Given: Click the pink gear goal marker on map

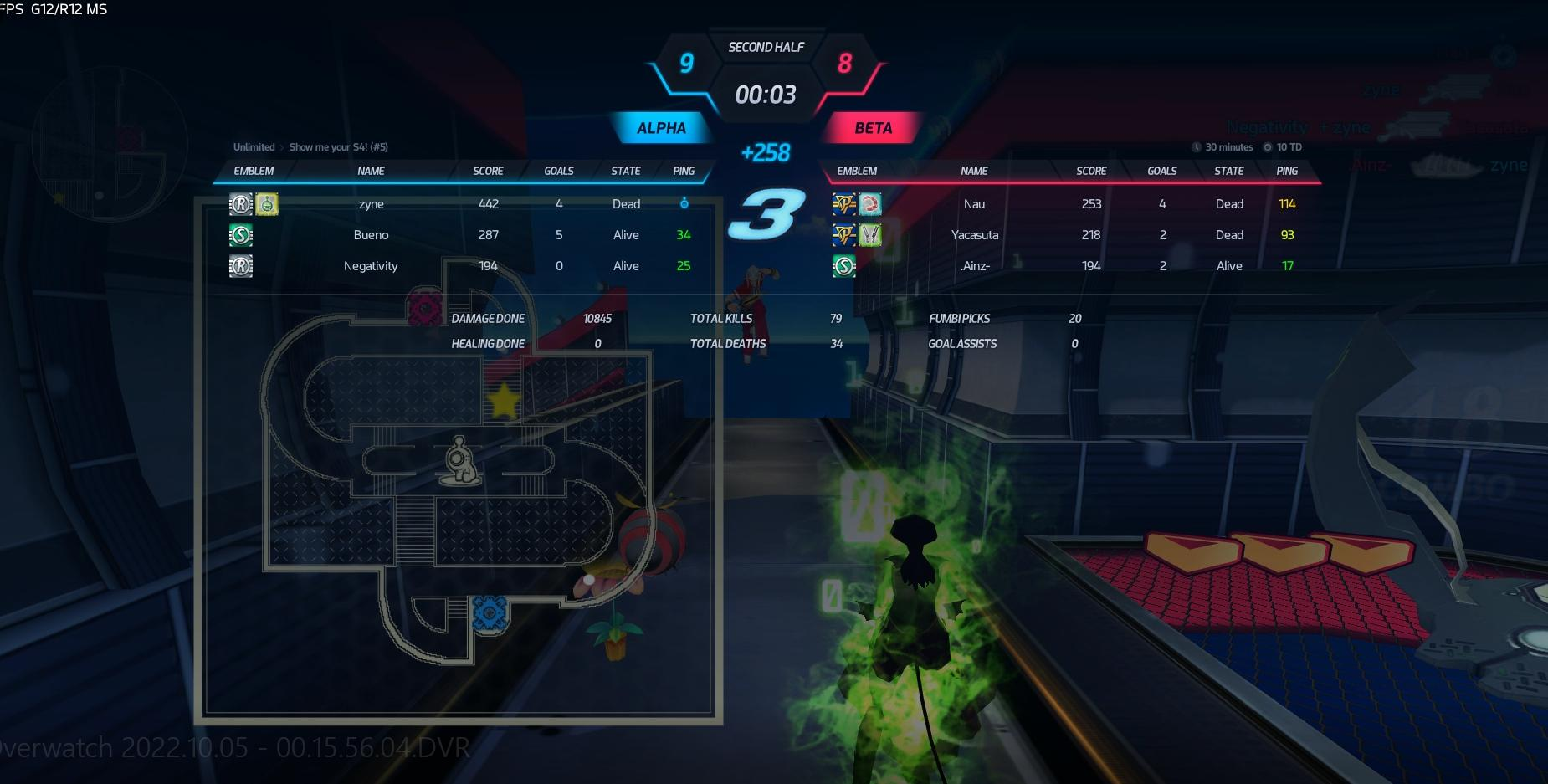Looking at the screenshot, I should pos(424,308).
